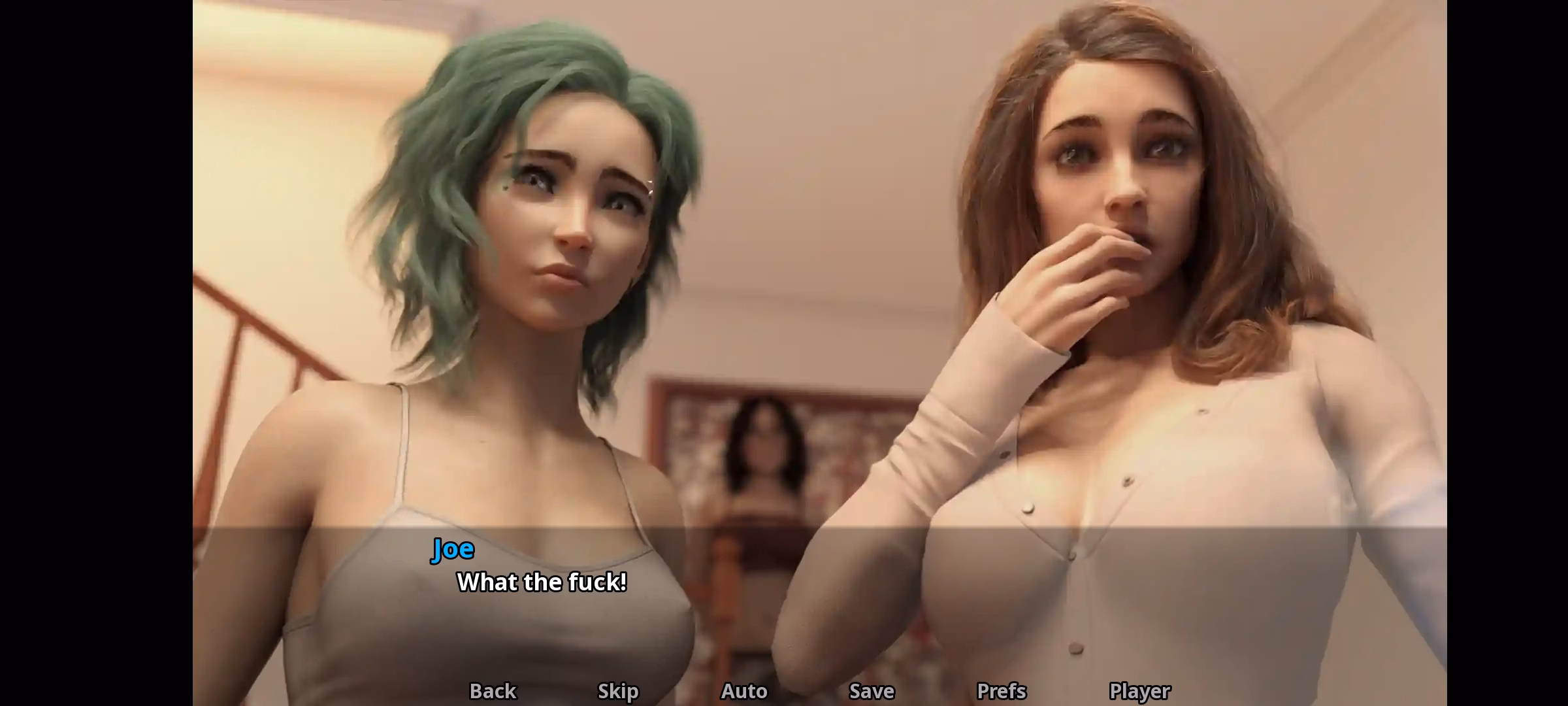Open the Player menu
1568x706 pixels.
pos(1139,690)
